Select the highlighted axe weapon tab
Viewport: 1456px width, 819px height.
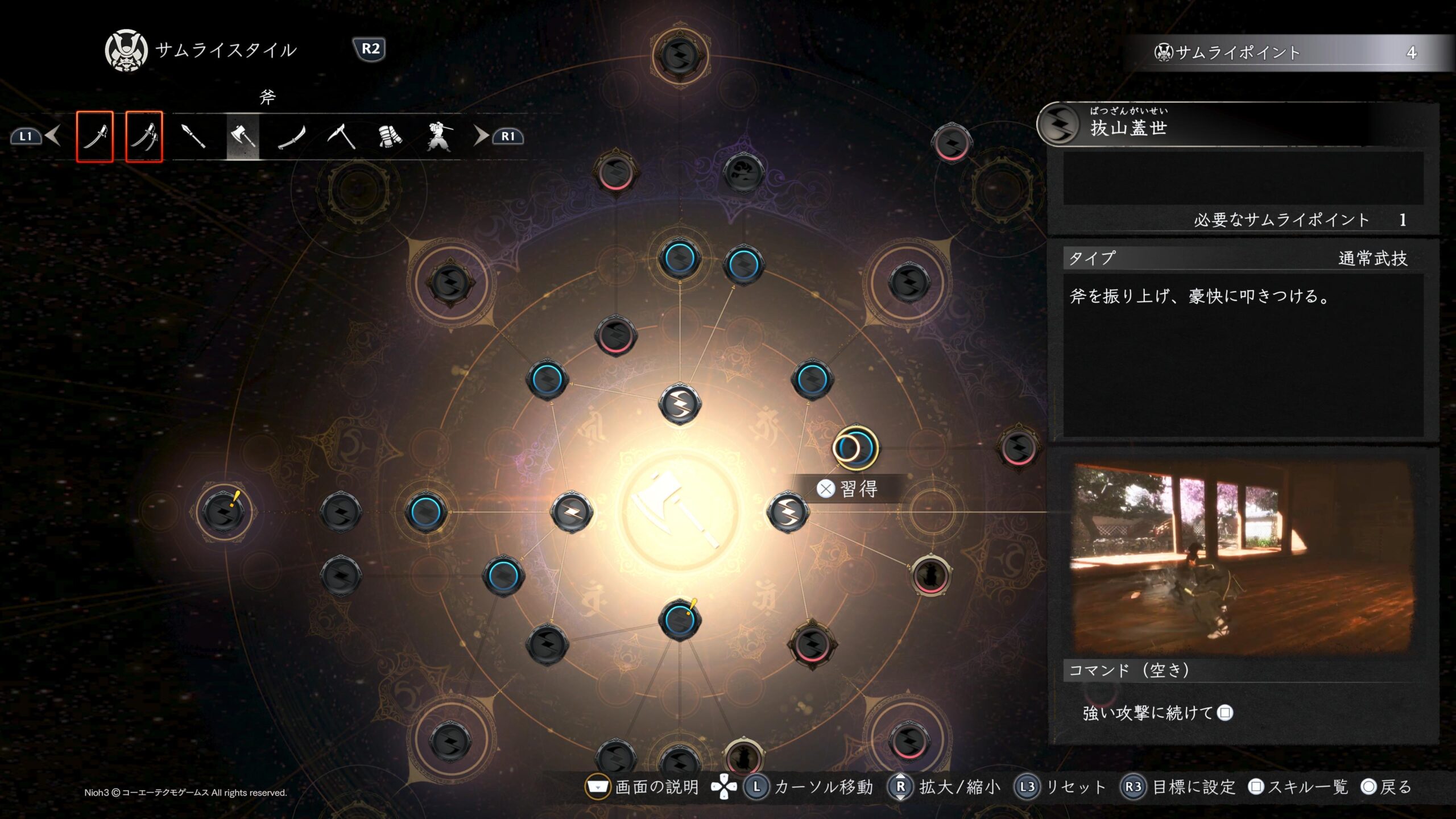(243, 136)
